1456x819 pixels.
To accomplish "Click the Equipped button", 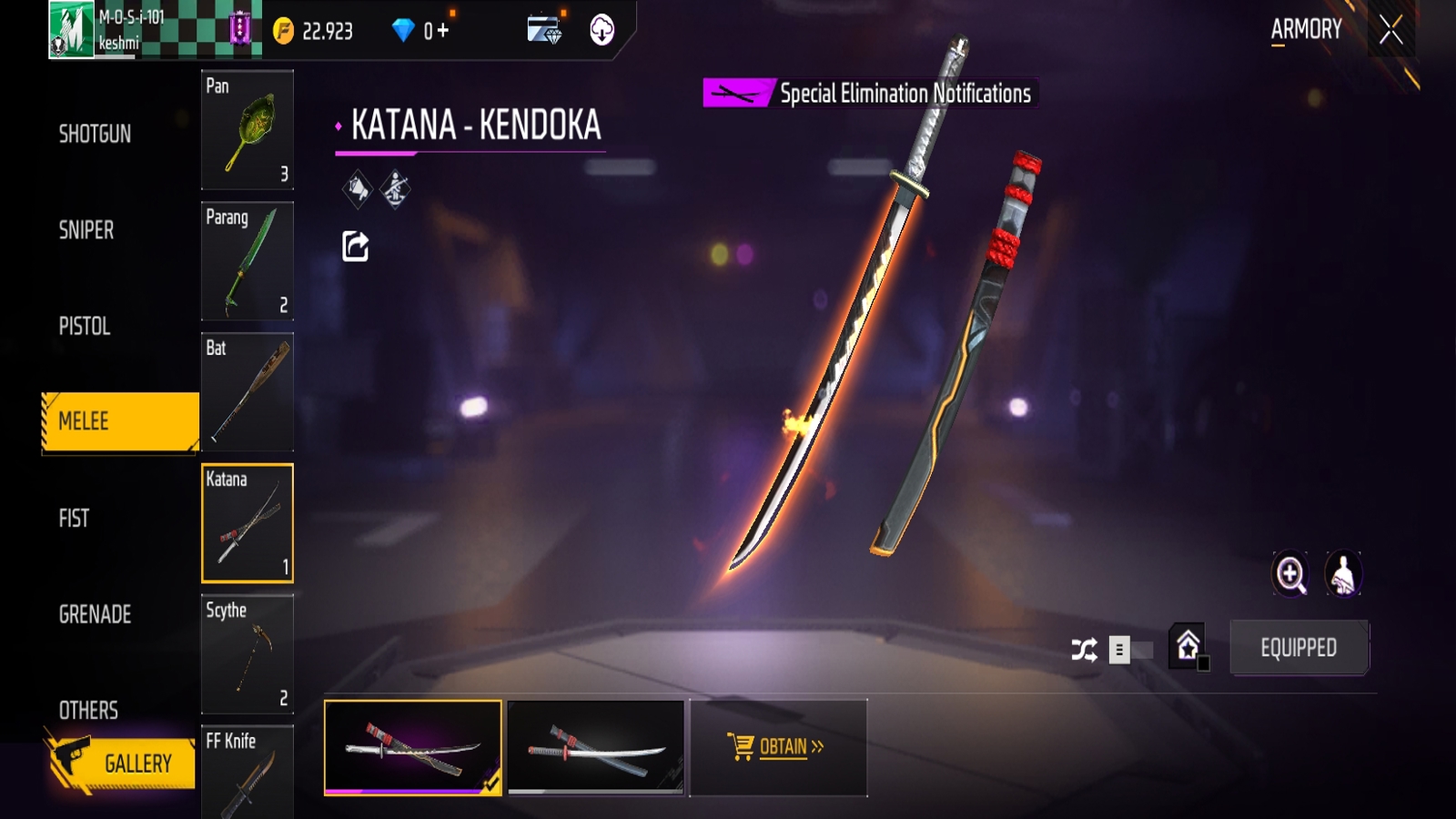I will [x=1299, y=648].
